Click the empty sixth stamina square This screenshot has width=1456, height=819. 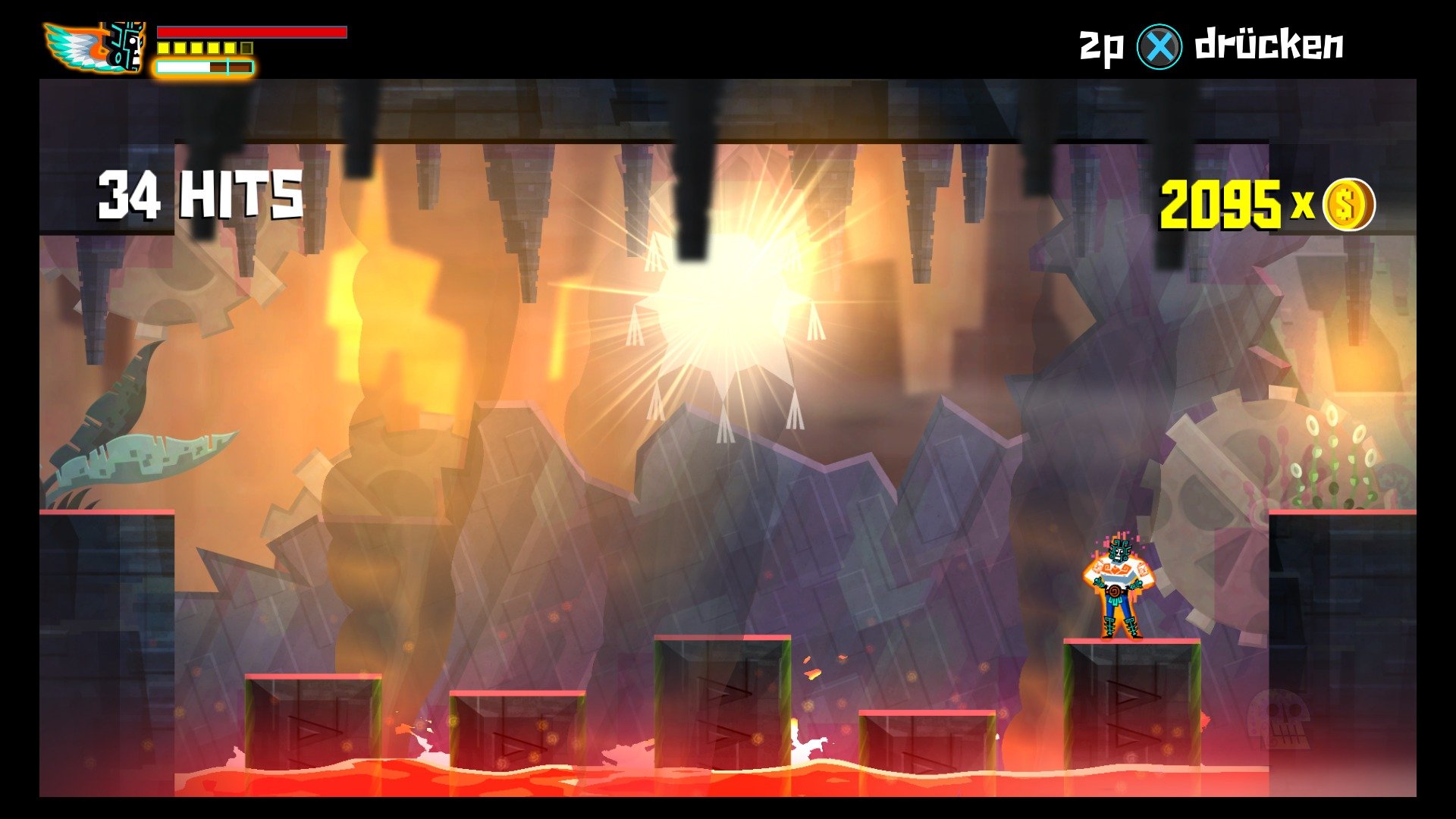pos(246,48)
